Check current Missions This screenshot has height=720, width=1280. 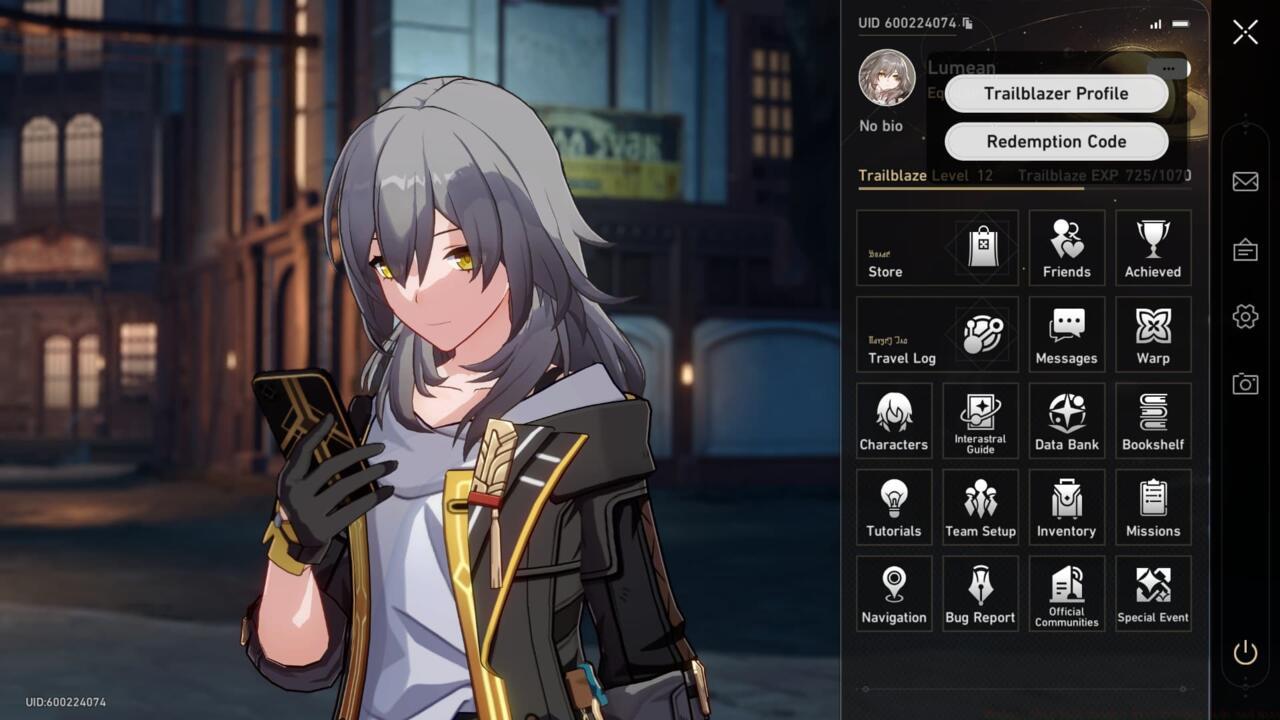click(1153, 506)
